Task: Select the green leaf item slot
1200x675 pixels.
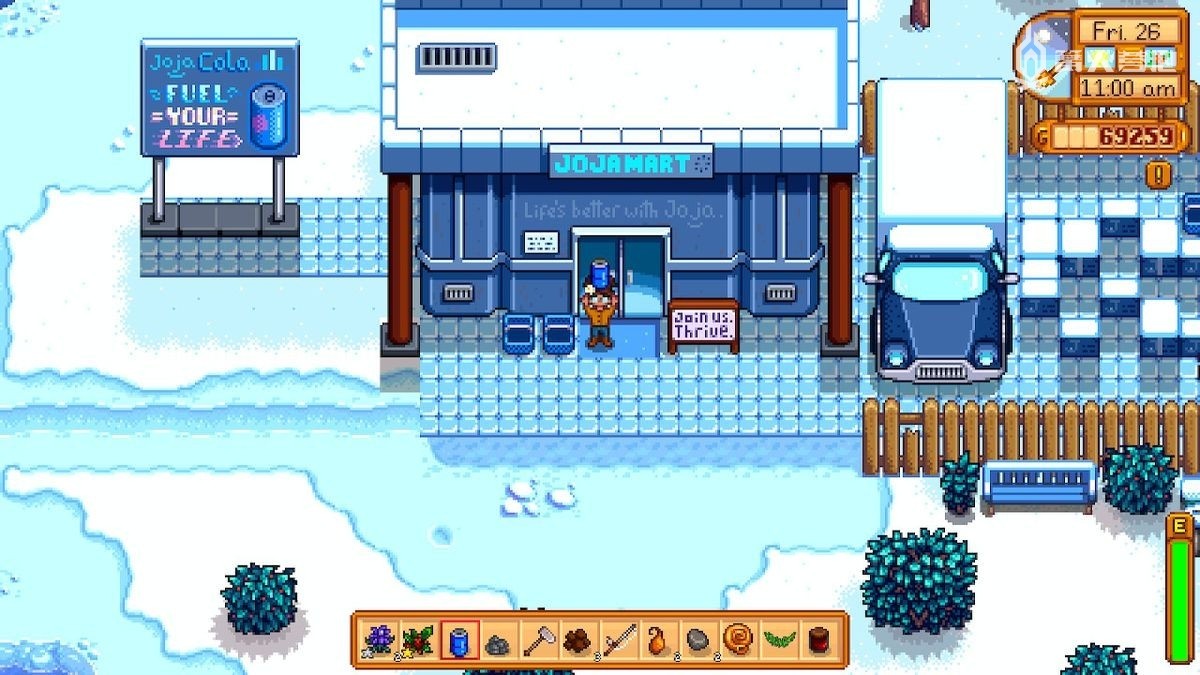Action: [x=778, y=639]
